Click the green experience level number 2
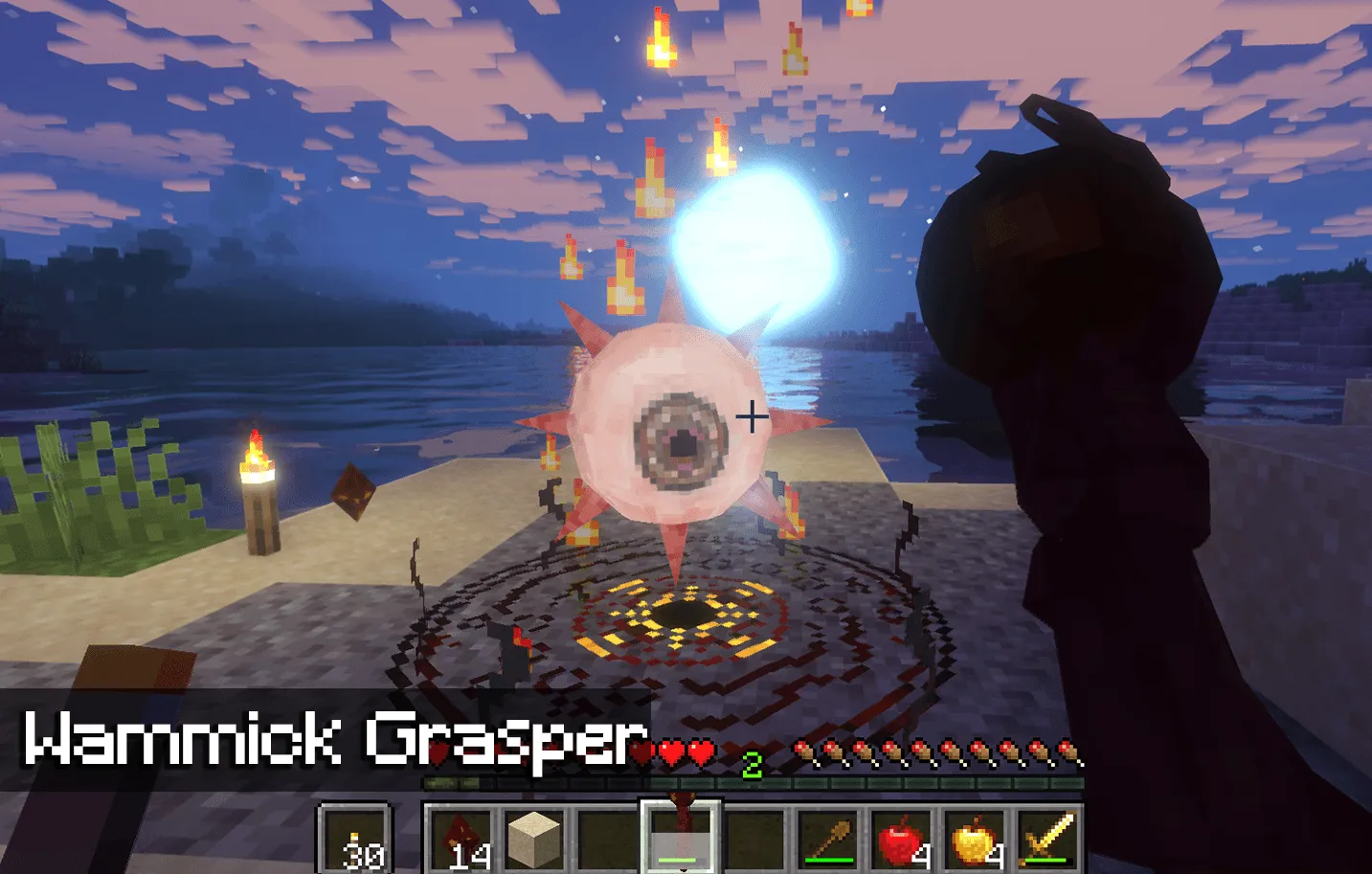The image size is (1372, 874). (x=753, y=763)
